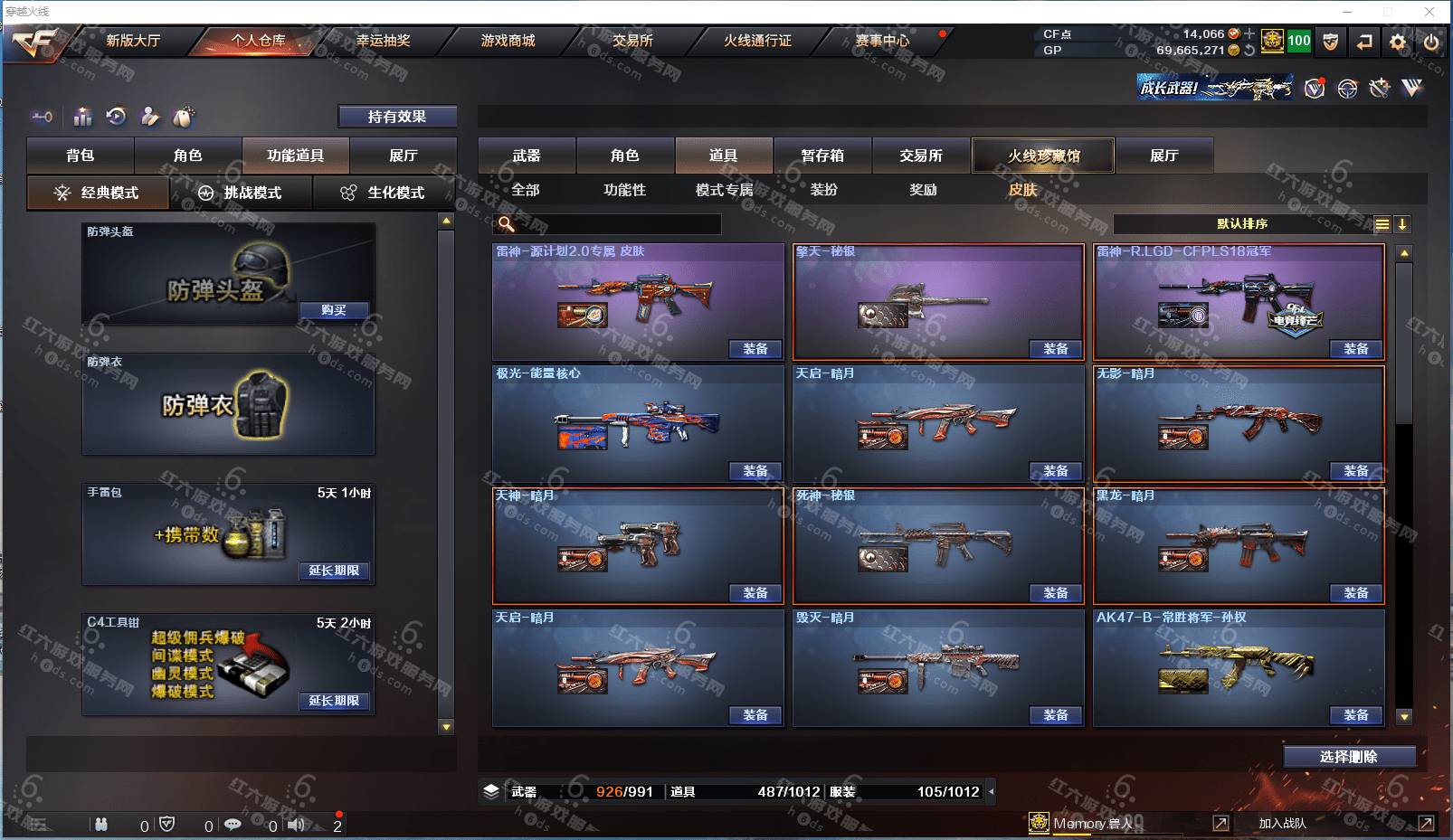Screen dimensions: 1453x840
Task: Click the 持有效果 button
Action: click(397, 117)
